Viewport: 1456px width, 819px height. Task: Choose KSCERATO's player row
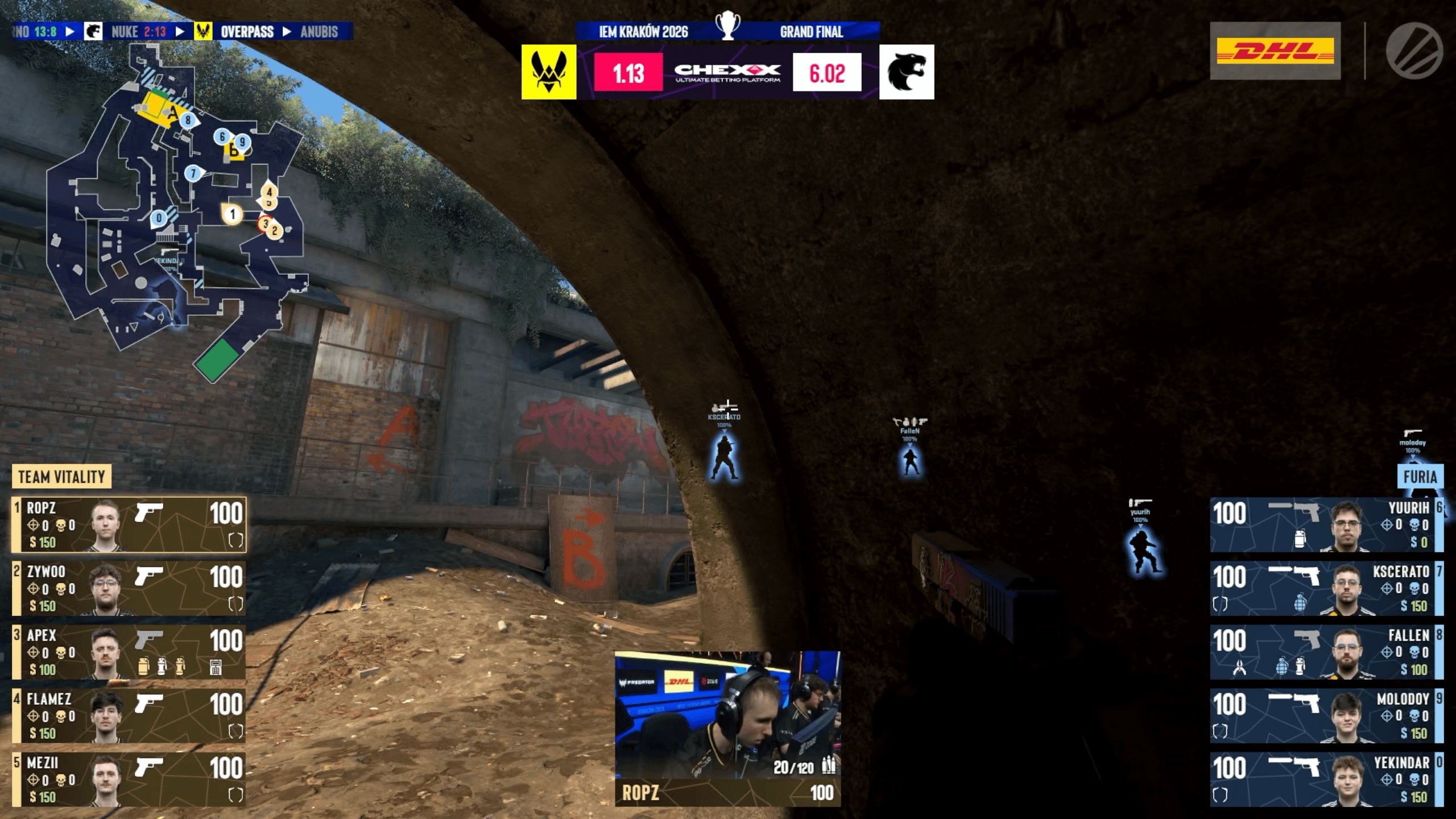point(1326,588)
